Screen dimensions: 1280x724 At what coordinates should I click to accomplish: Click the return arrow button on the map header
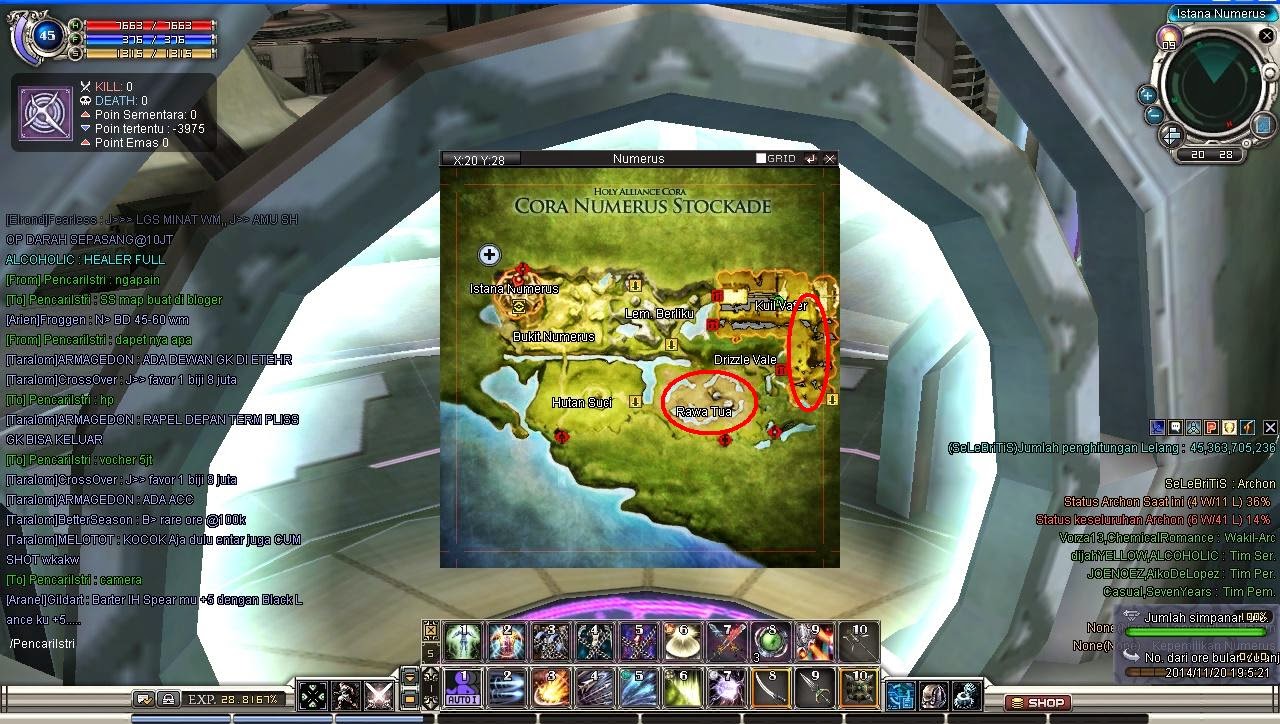811,158
